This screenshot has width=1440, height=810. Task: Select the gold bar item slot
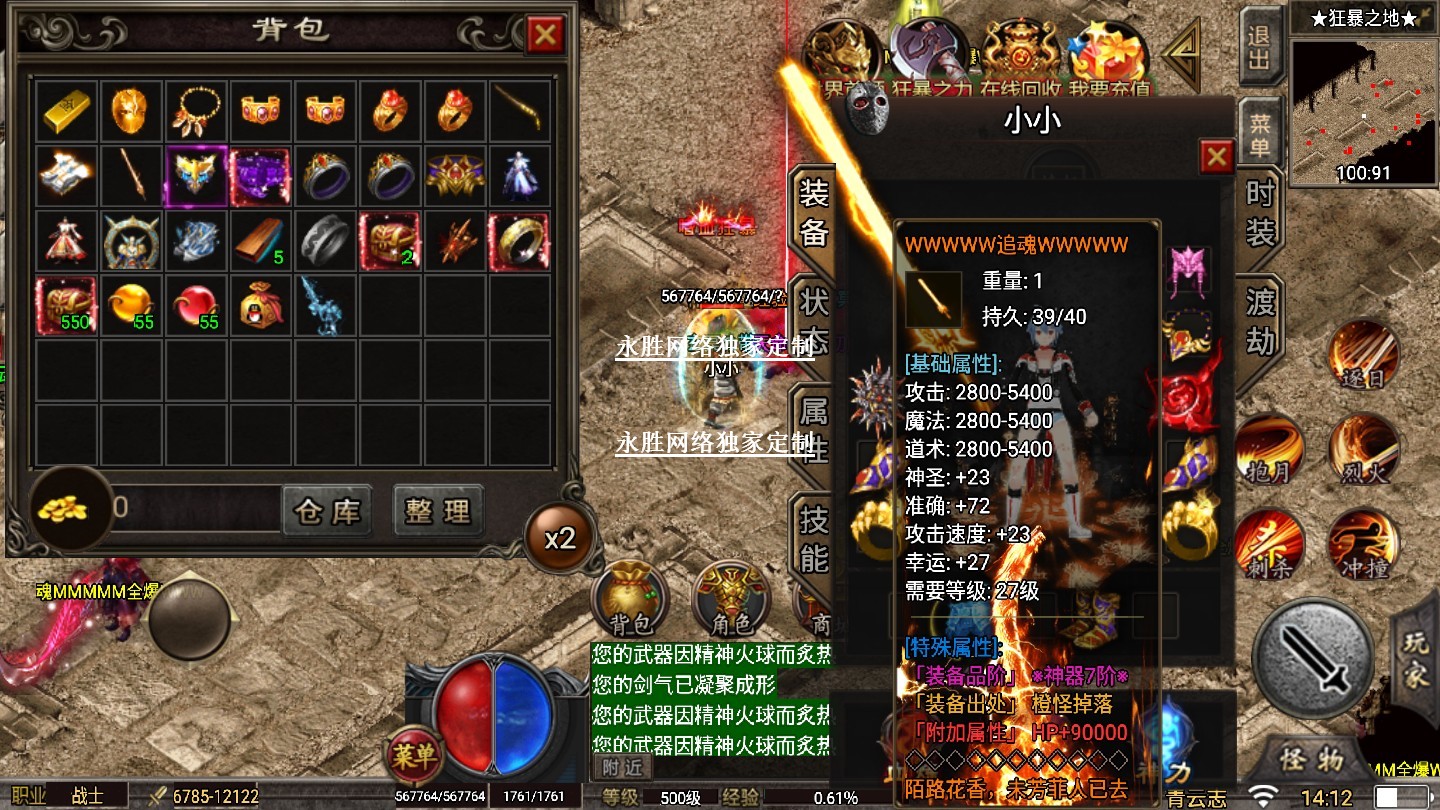67,110
